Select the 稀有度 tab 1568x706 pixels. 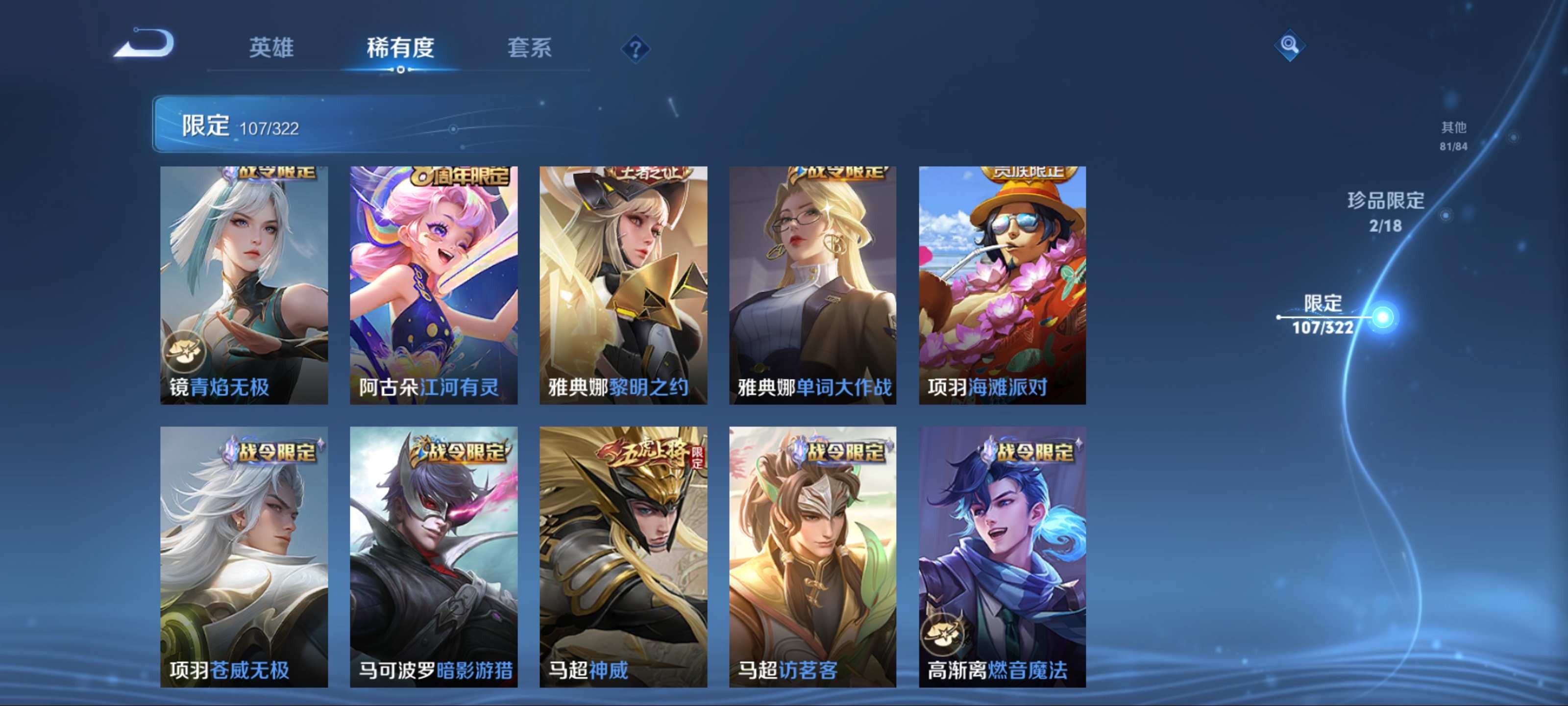point(400,48)
